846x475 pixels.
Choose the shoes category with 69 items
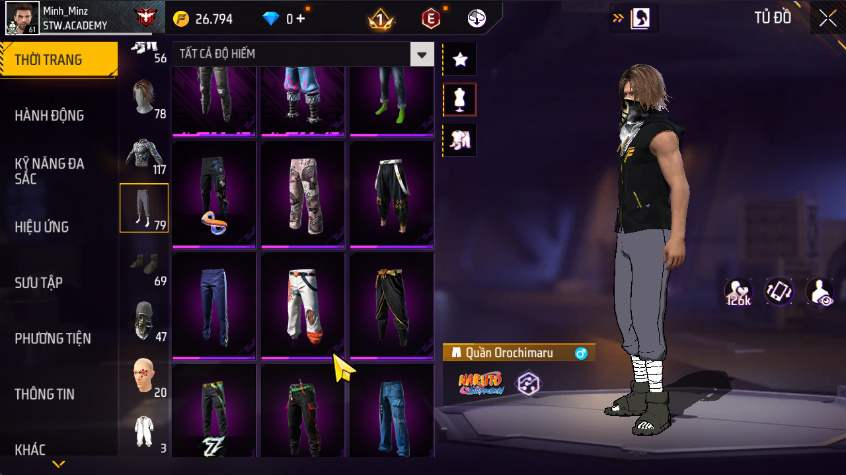(x=144, y=264)
